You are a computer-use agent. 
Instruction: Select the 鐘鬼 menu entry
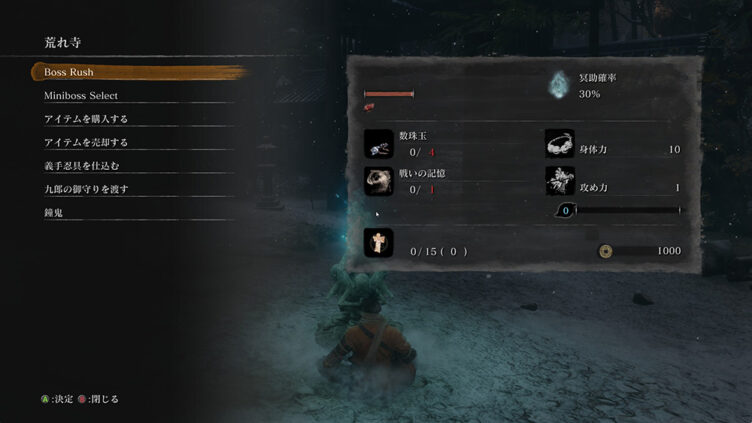click(55, 212)
